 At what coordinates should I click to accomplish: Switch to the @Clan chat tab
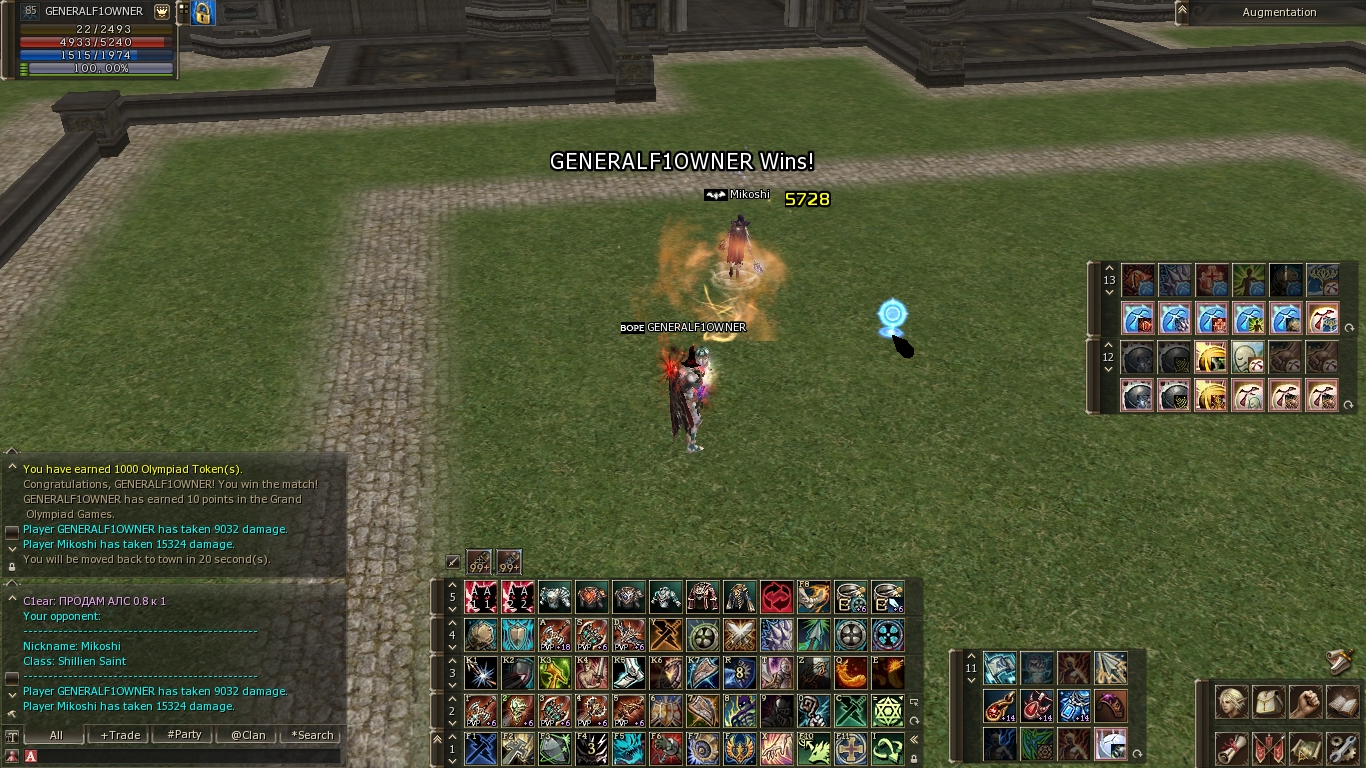coord(246,735)
